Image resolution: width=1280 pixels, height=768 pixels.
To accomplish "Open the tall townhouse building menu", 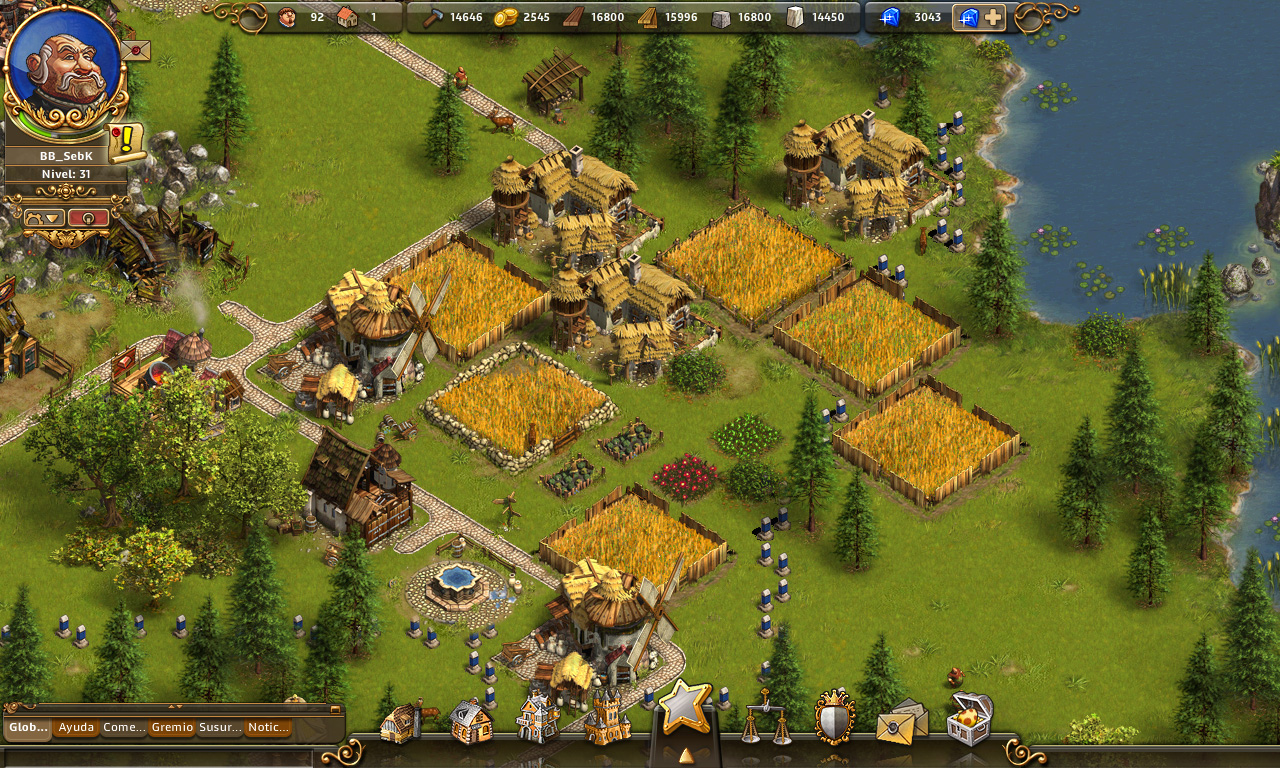I will (537, 718).
